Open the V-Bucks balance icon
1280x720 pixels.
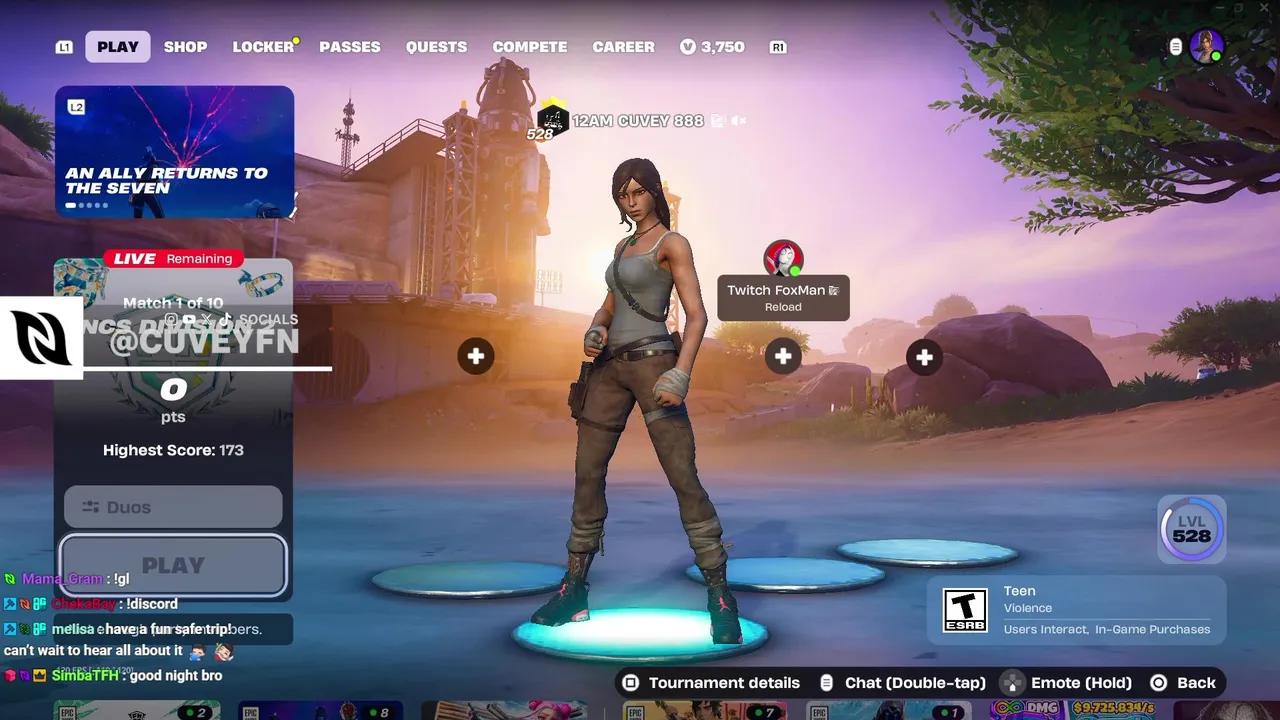pyautogui.click(x=688, y=46)
